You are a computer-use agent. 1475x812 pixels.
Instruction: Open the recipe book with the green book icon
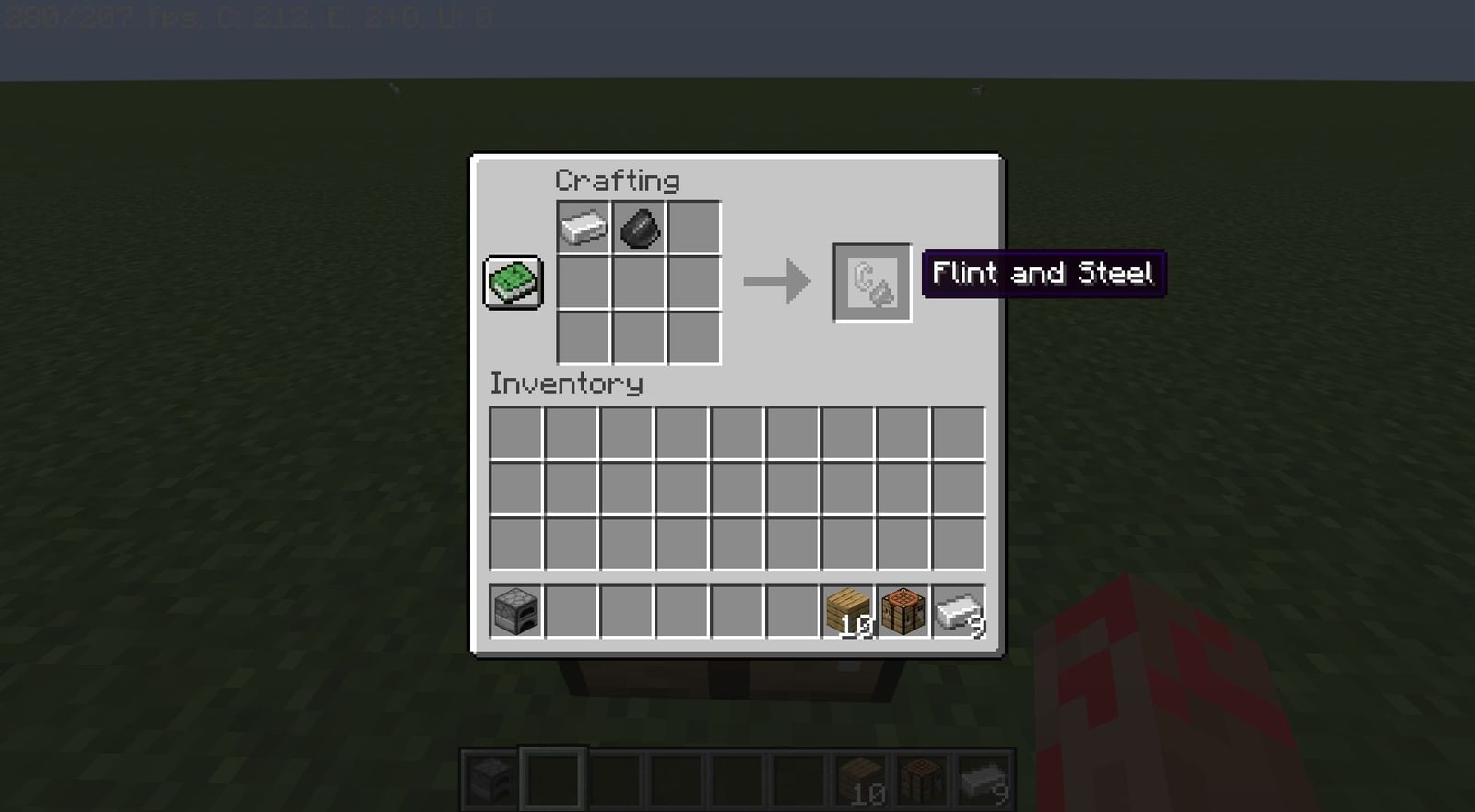(x=513, y=281)
